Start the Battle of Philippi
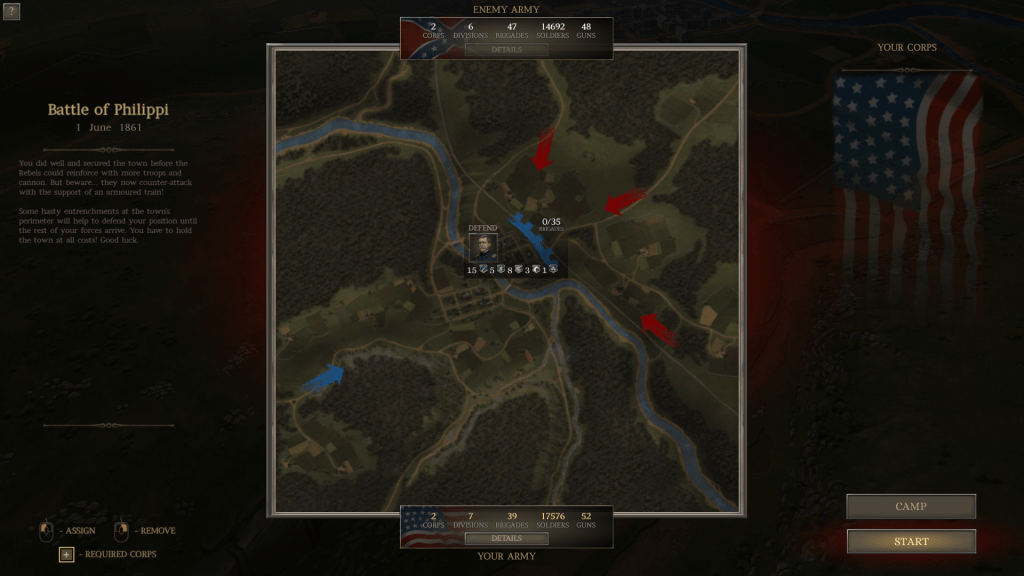 [911, 541]
